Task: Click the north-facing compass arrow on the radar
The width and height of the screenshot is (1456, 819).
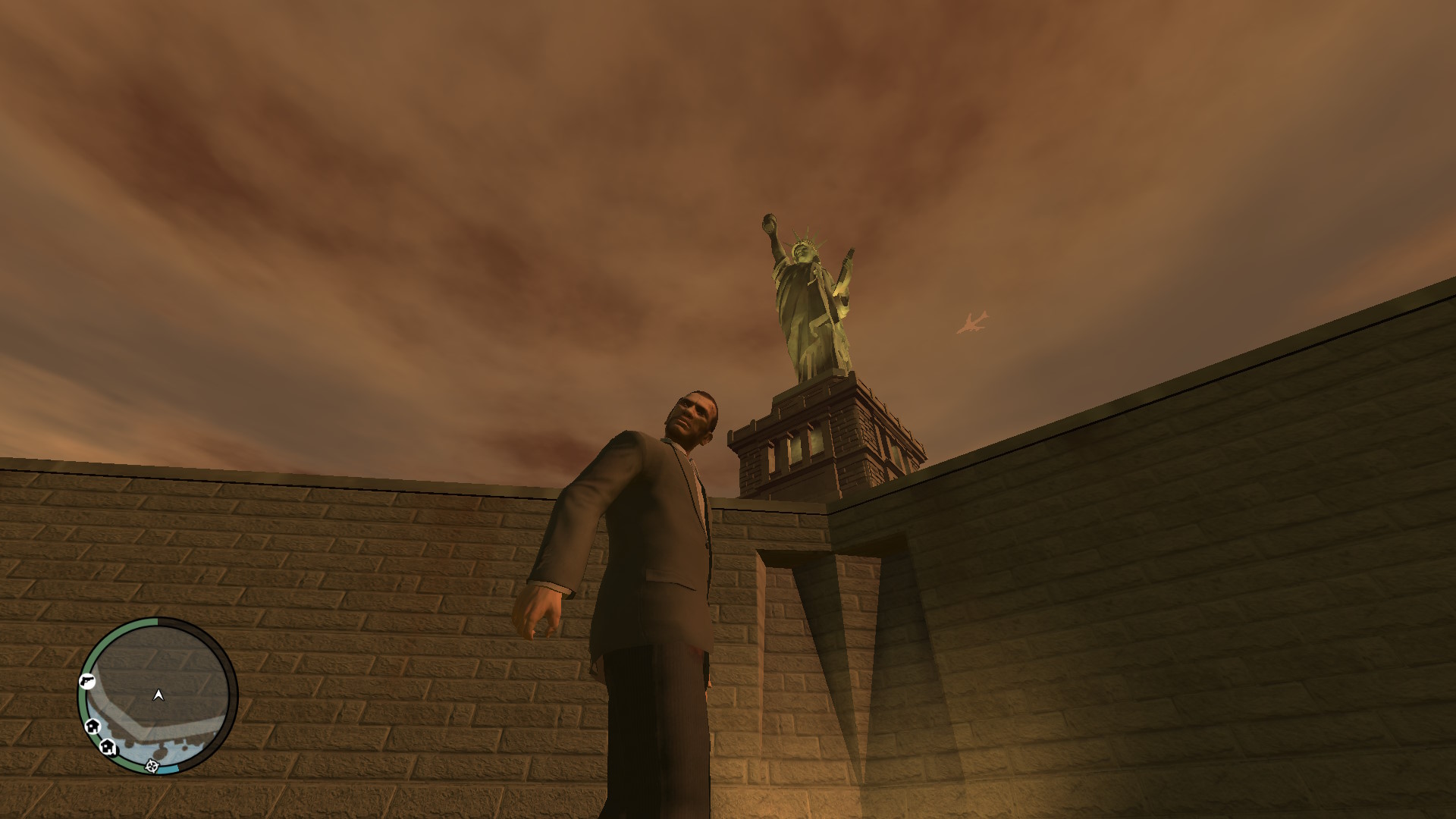Action: click(x=158, y=694)
